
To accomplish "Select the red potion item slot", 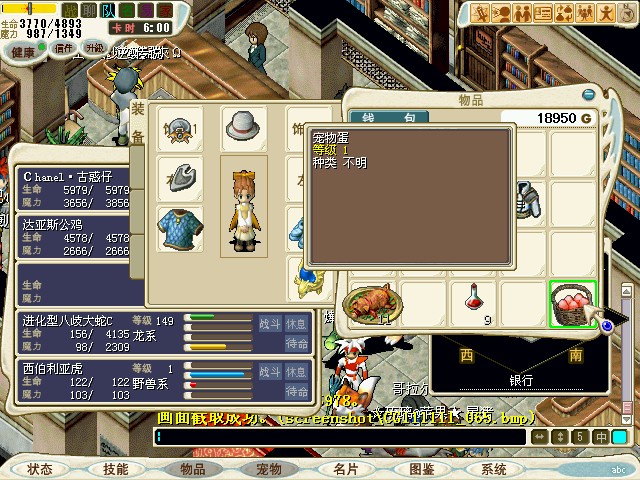I will tap(475, 304).
